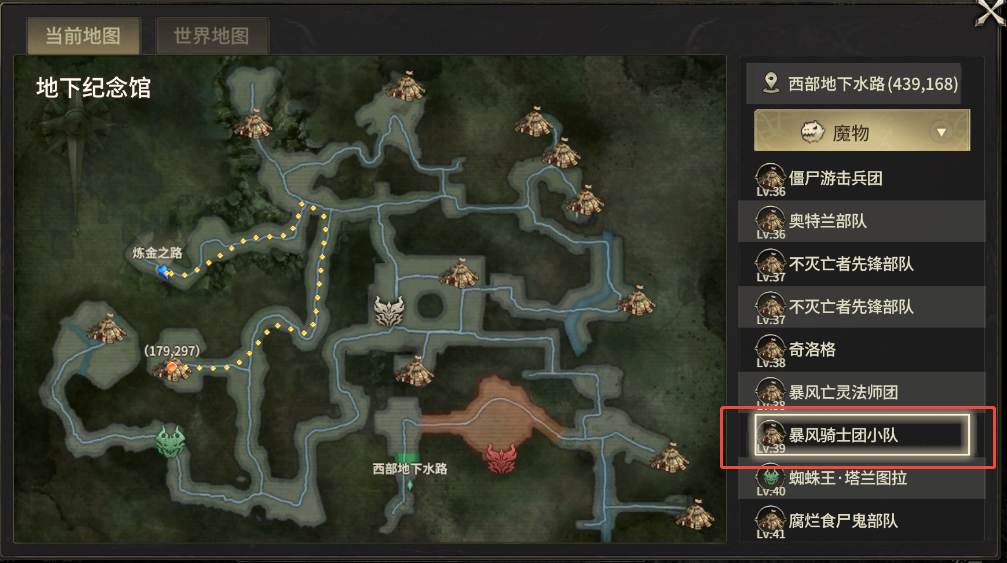Open the 世界地图 tab
Screen dimensions: 1007x563
point(211,37)
